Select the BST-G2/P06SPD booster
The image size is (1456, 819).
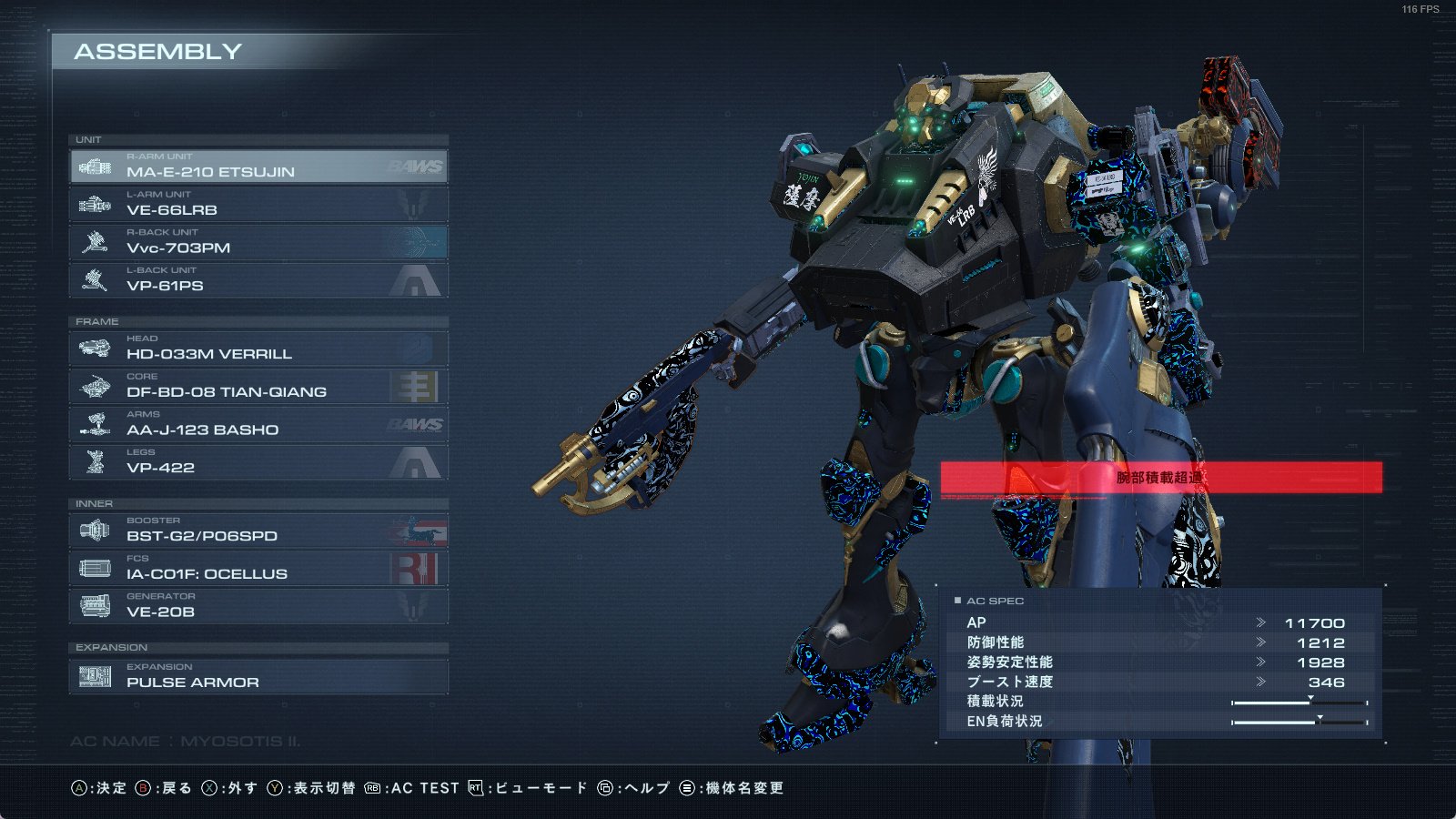[x=258, y=531]
